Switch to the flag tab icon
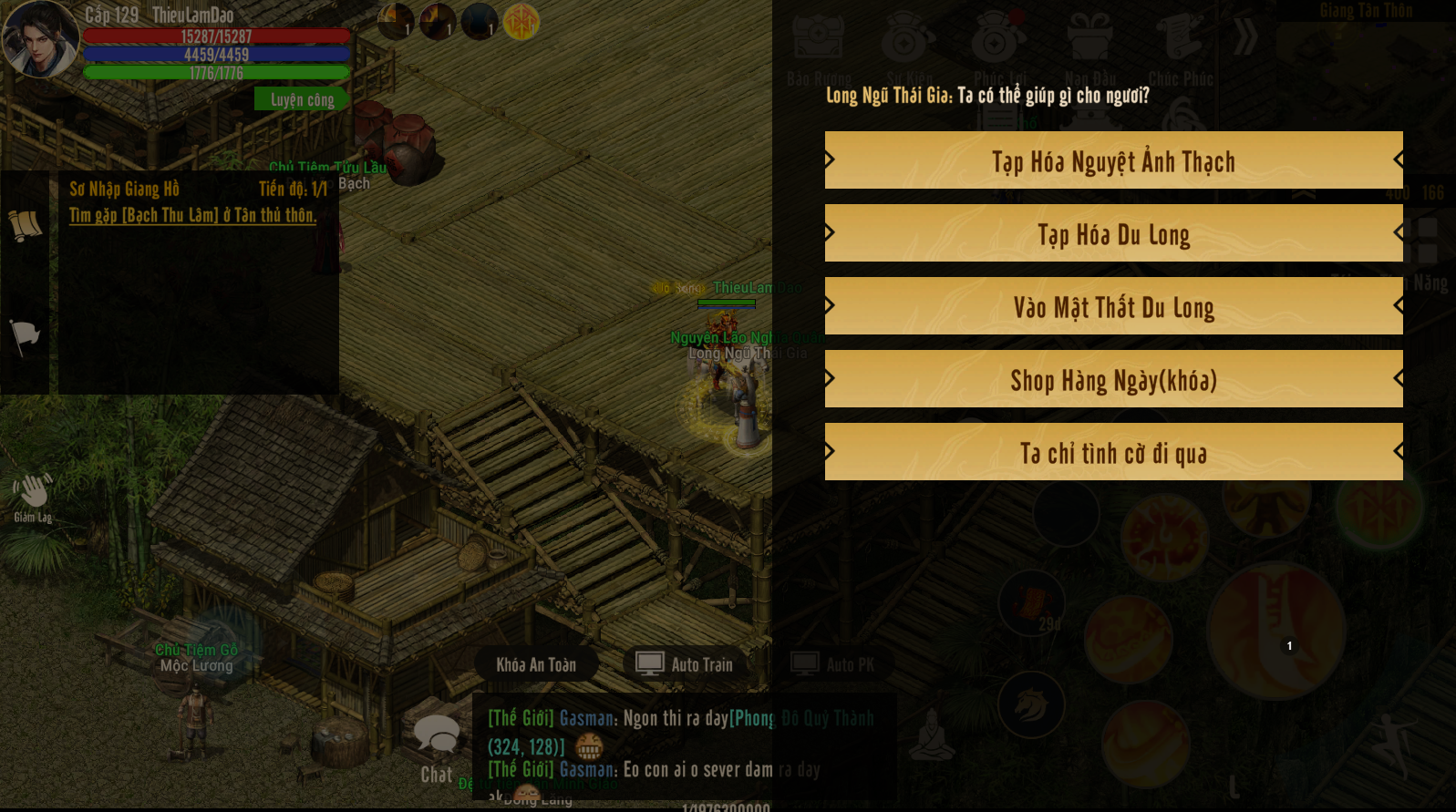The width and height of the screenshot is (1456, 812). pos(25,336)
